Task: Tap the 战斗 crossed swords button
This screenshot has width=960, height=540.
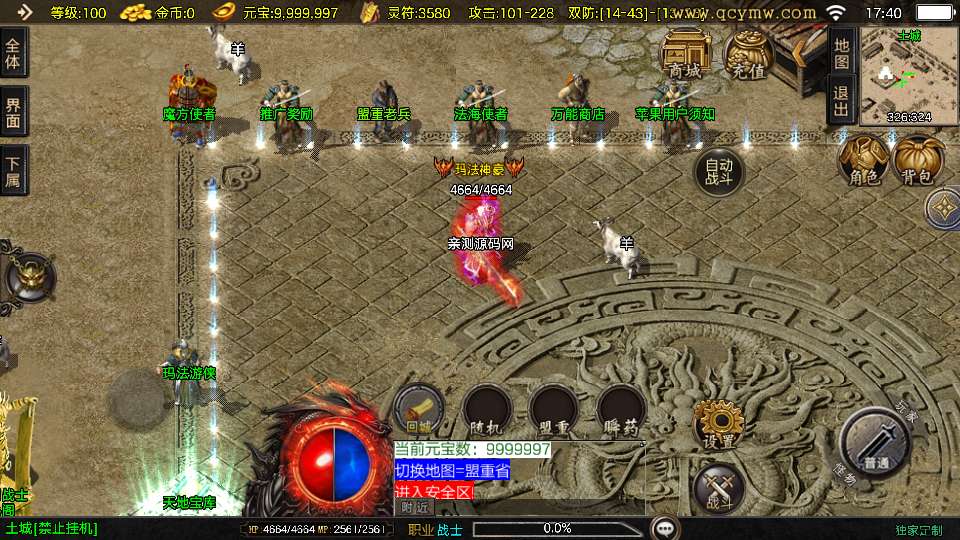Action: (x=718, y=488)
